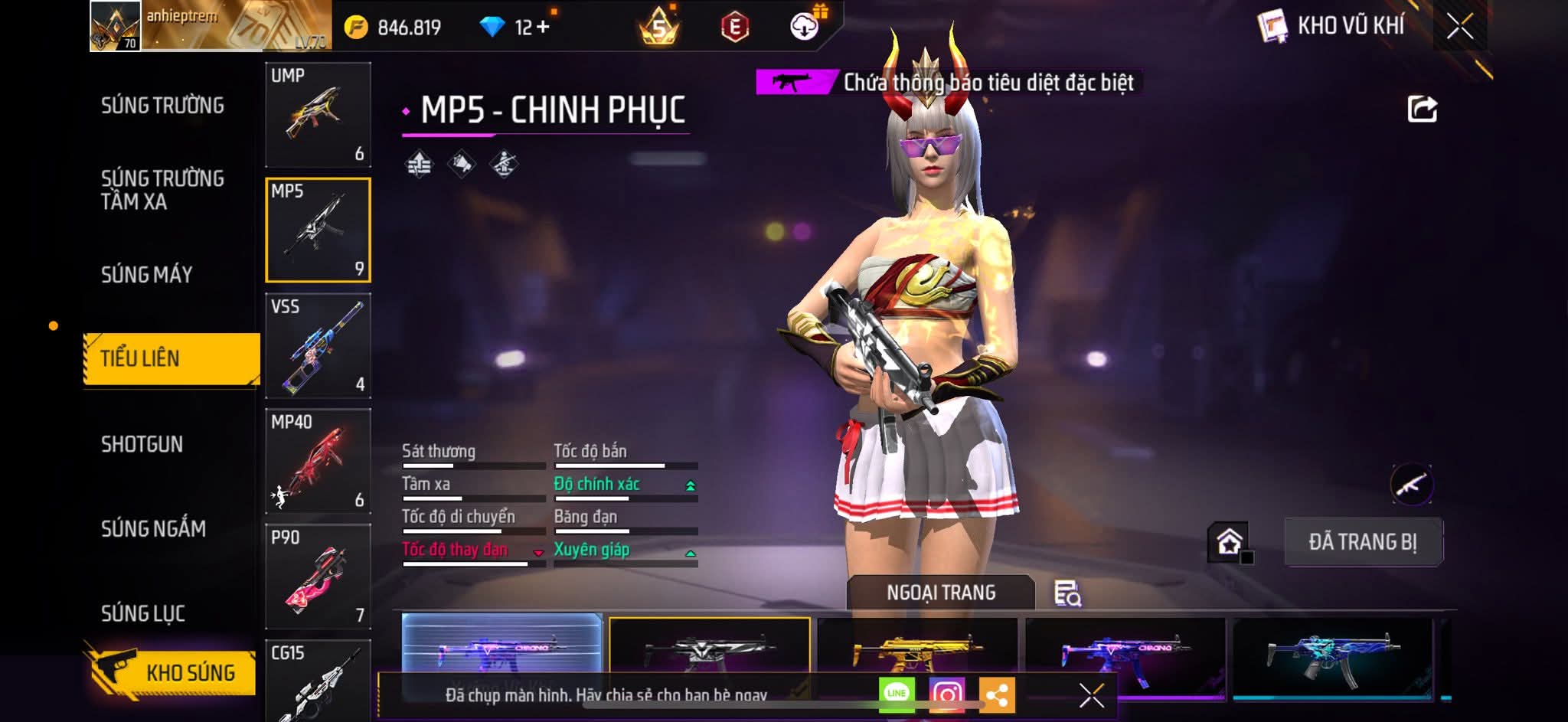
Task: Share screenshot to Instagram
Action: (x=946, y=694)
